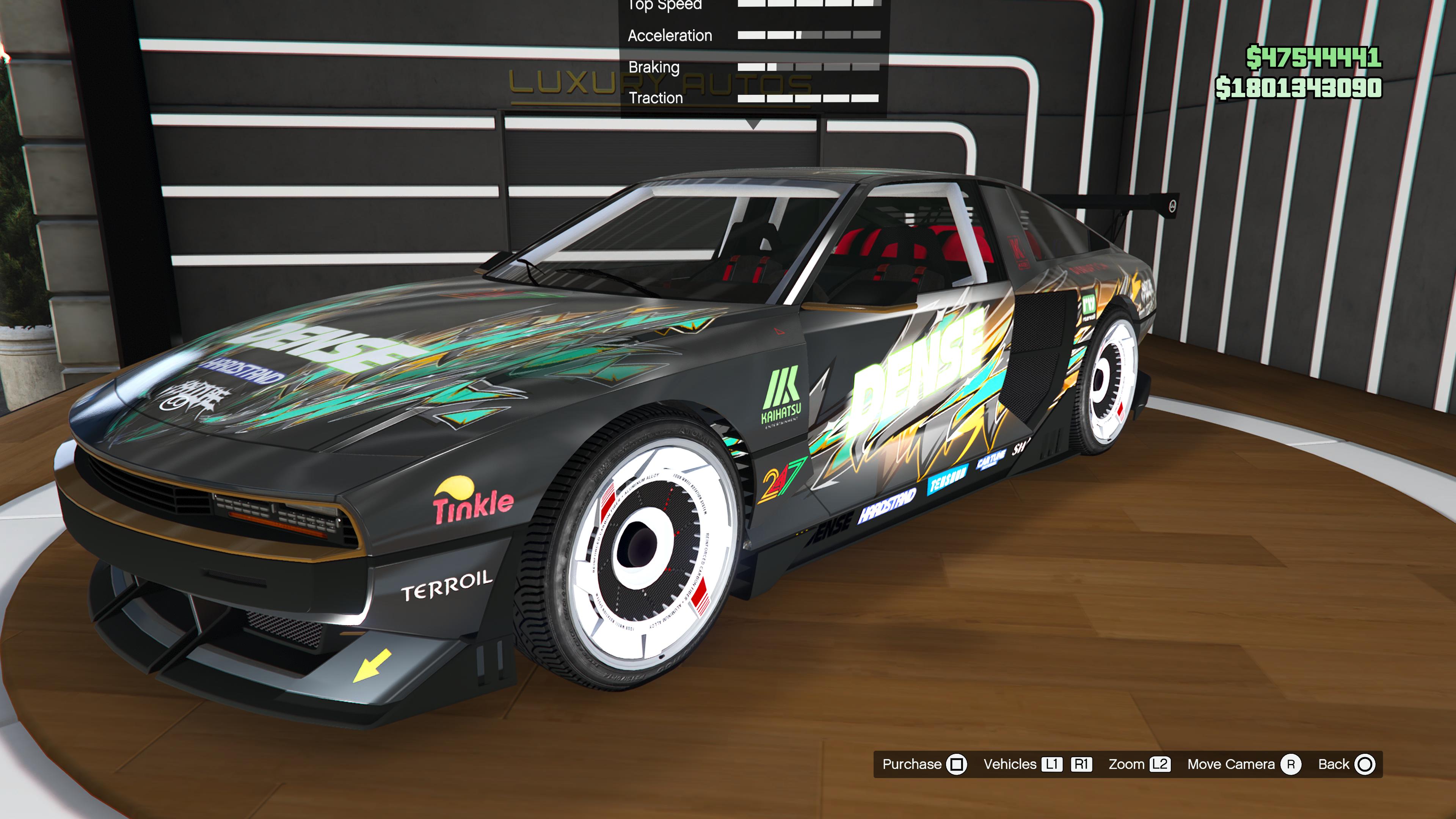Activate the Zoom option in the bottom bar
The height and width of the screenshot is (819, 1456).
coord(1138,764)
